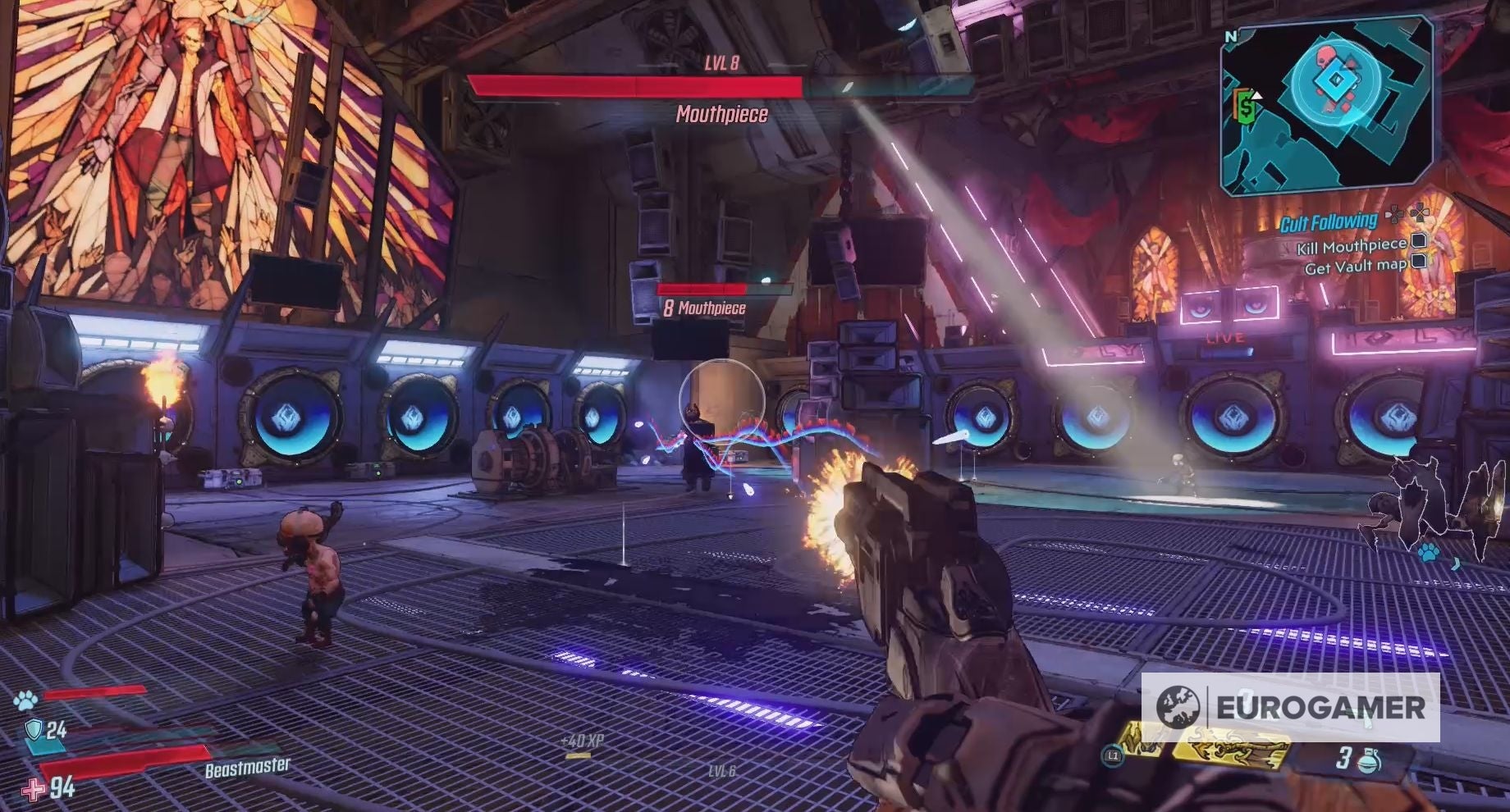Click the green money icon on the minimap
Viewport: 1510px width, 812px height.
[x=1245, y=105]
